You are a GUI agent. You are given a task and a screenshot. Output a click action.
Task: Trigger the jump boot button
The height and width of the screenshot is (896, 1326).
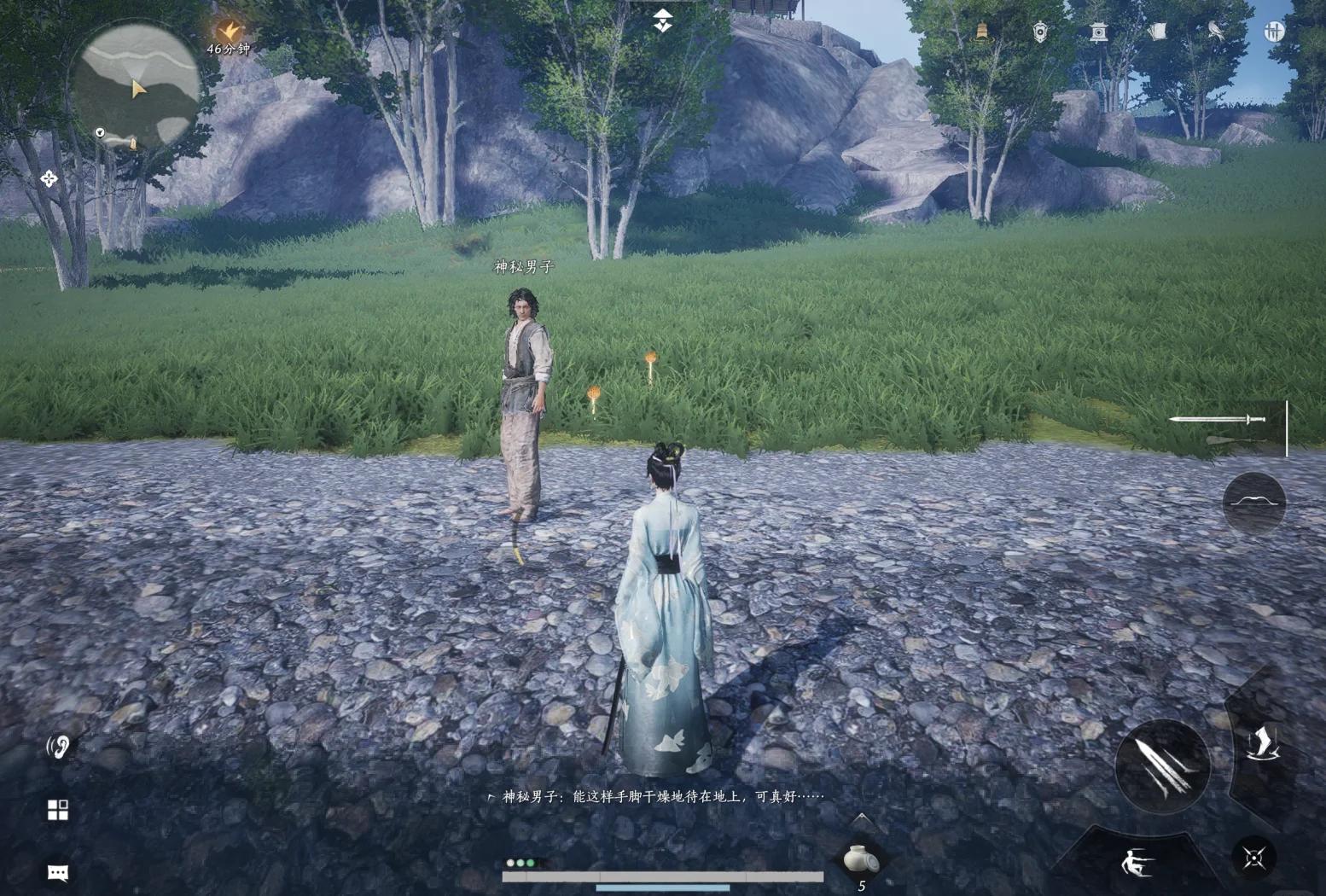tap(1260, 744)
